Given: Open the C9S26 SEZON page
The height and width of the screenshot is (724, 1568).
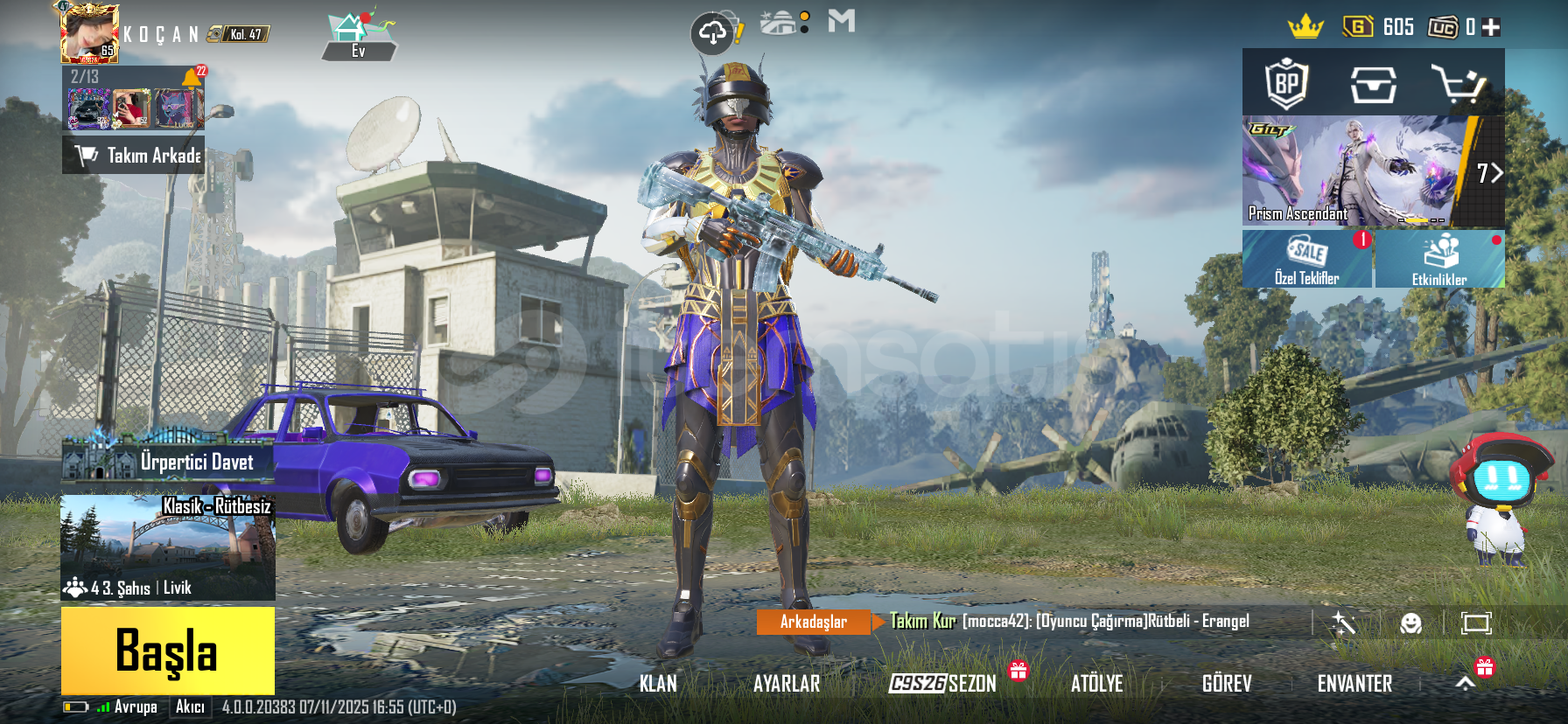Looking at the screenshot, I should tap(942, 684).
